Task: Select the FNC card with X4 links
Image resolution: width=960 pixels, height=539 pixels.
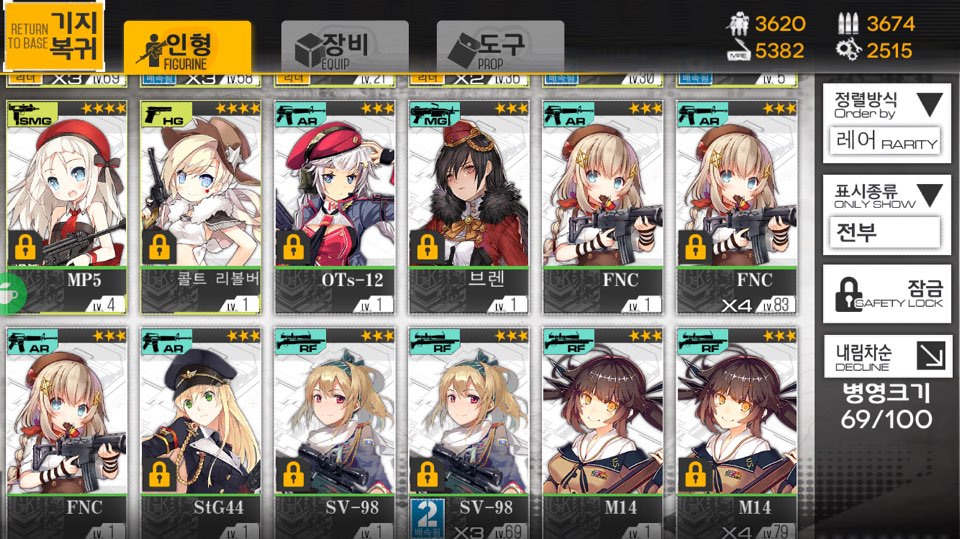Action: tap(737, 205)
